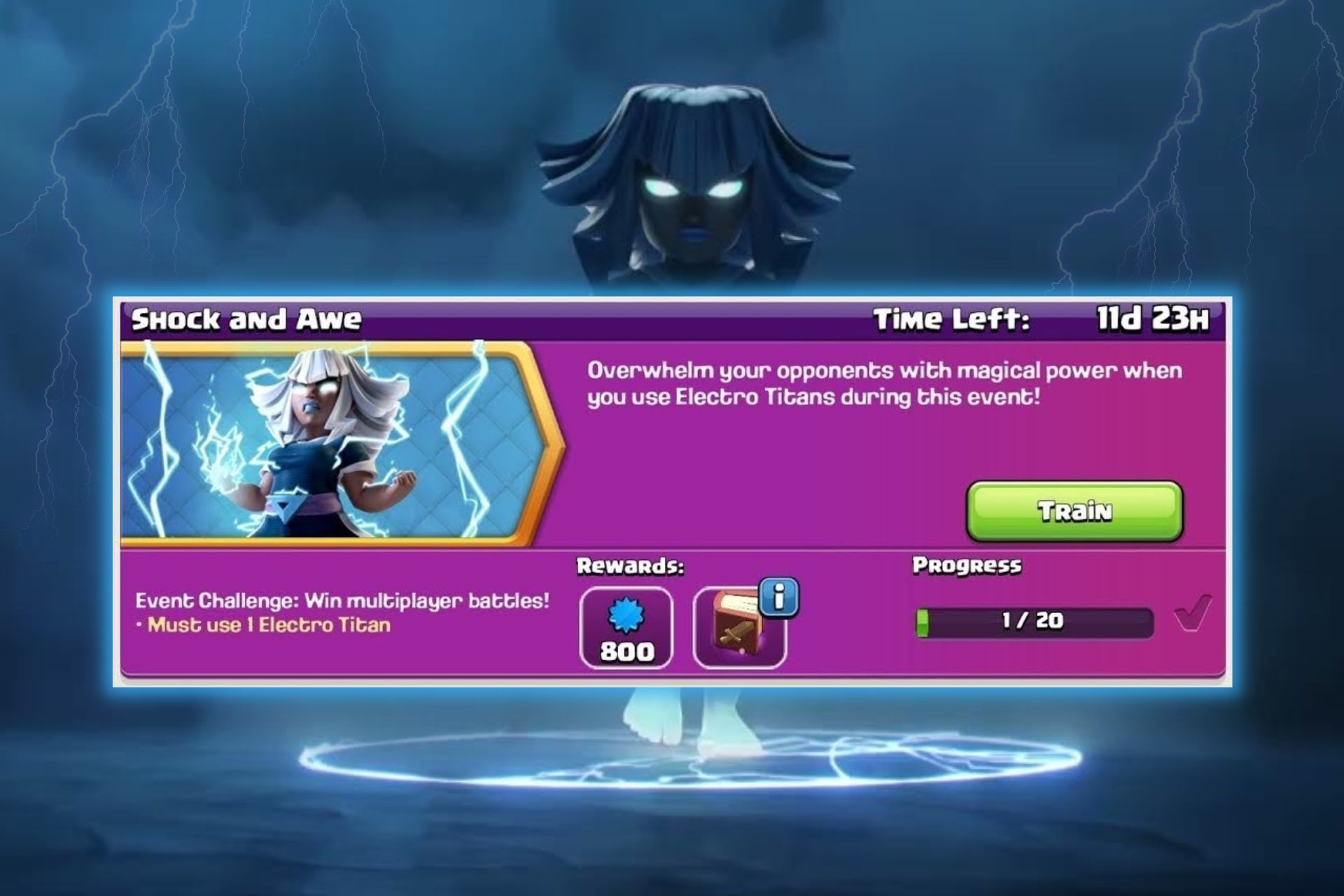Click the Rewards heading label
Viewport: 1344px width, 896px height.
[x=630, y=566]
